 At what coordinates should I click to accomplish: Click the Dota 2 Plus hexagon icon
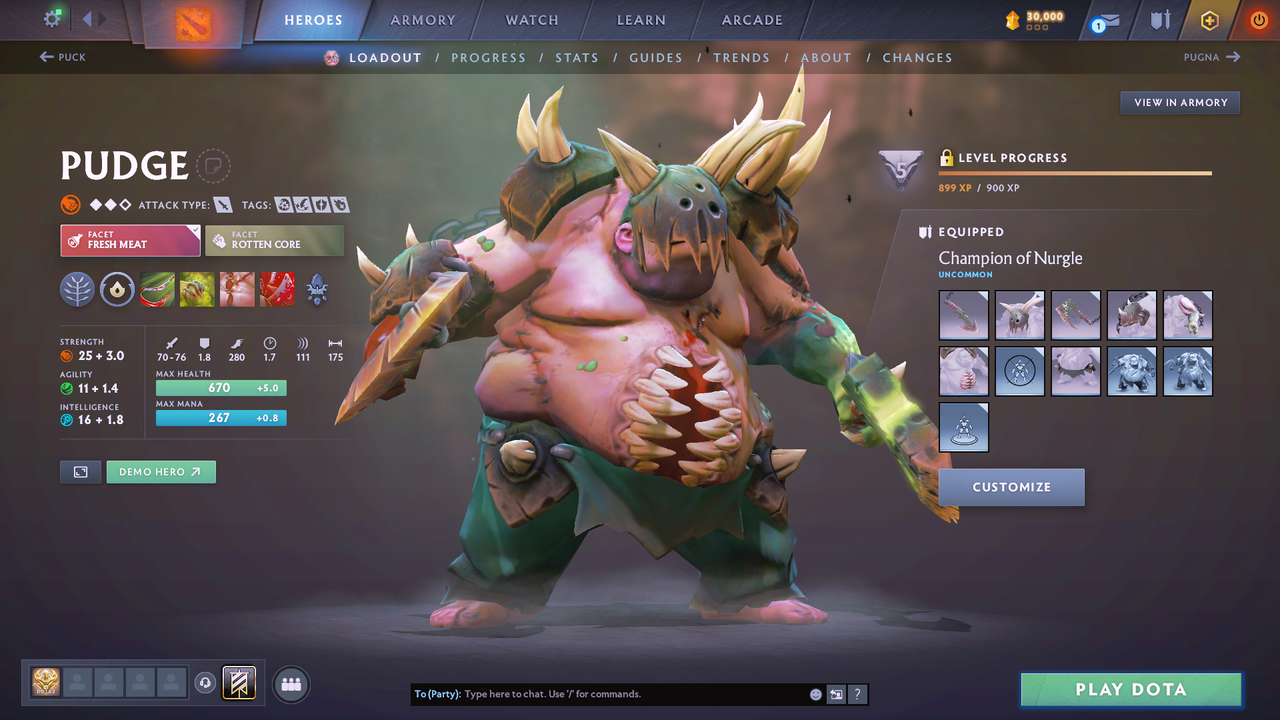coord(1209,19)
